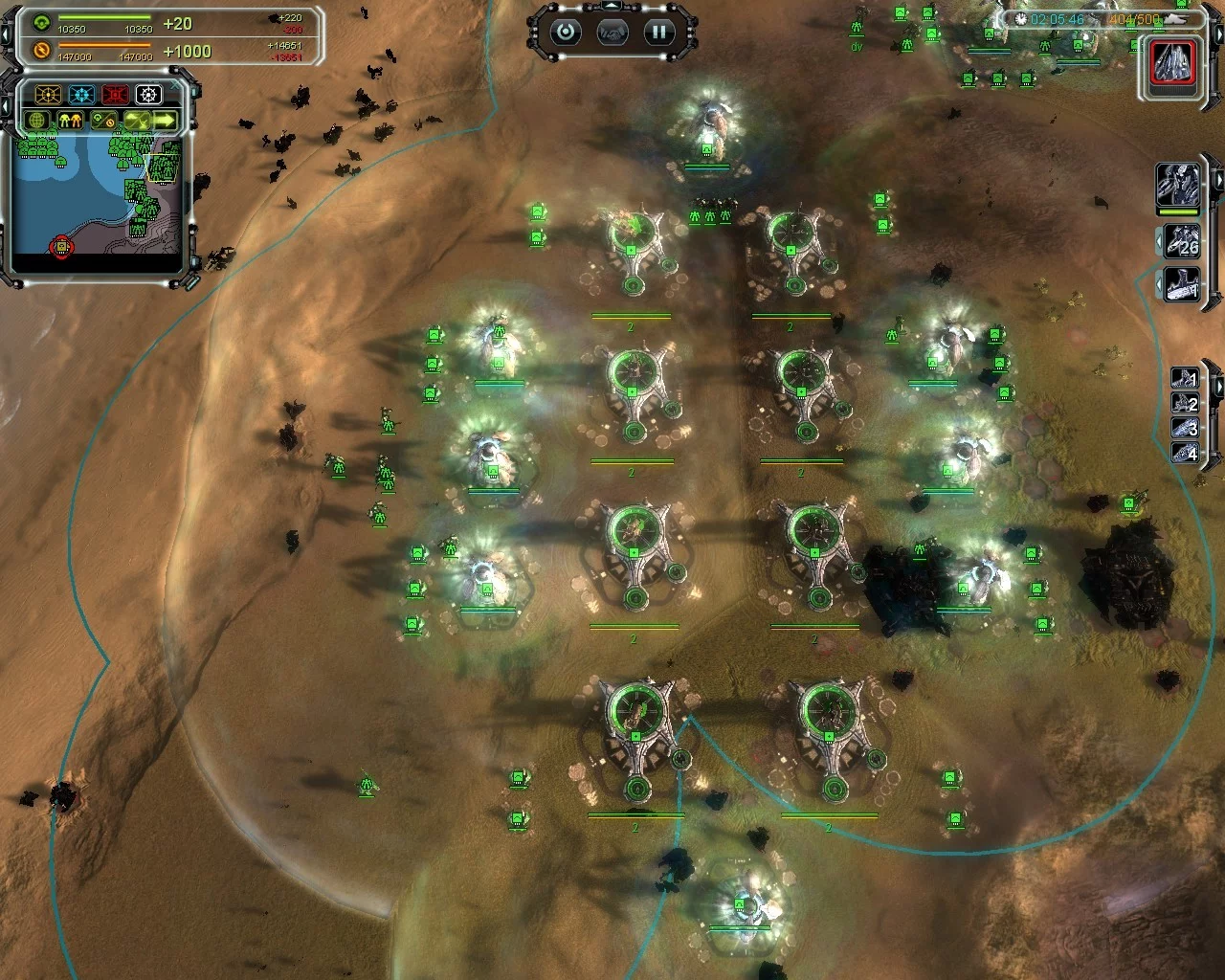Toggle the two-mech team color icon
Viewport: 1225px width, 980px height.
70,121
